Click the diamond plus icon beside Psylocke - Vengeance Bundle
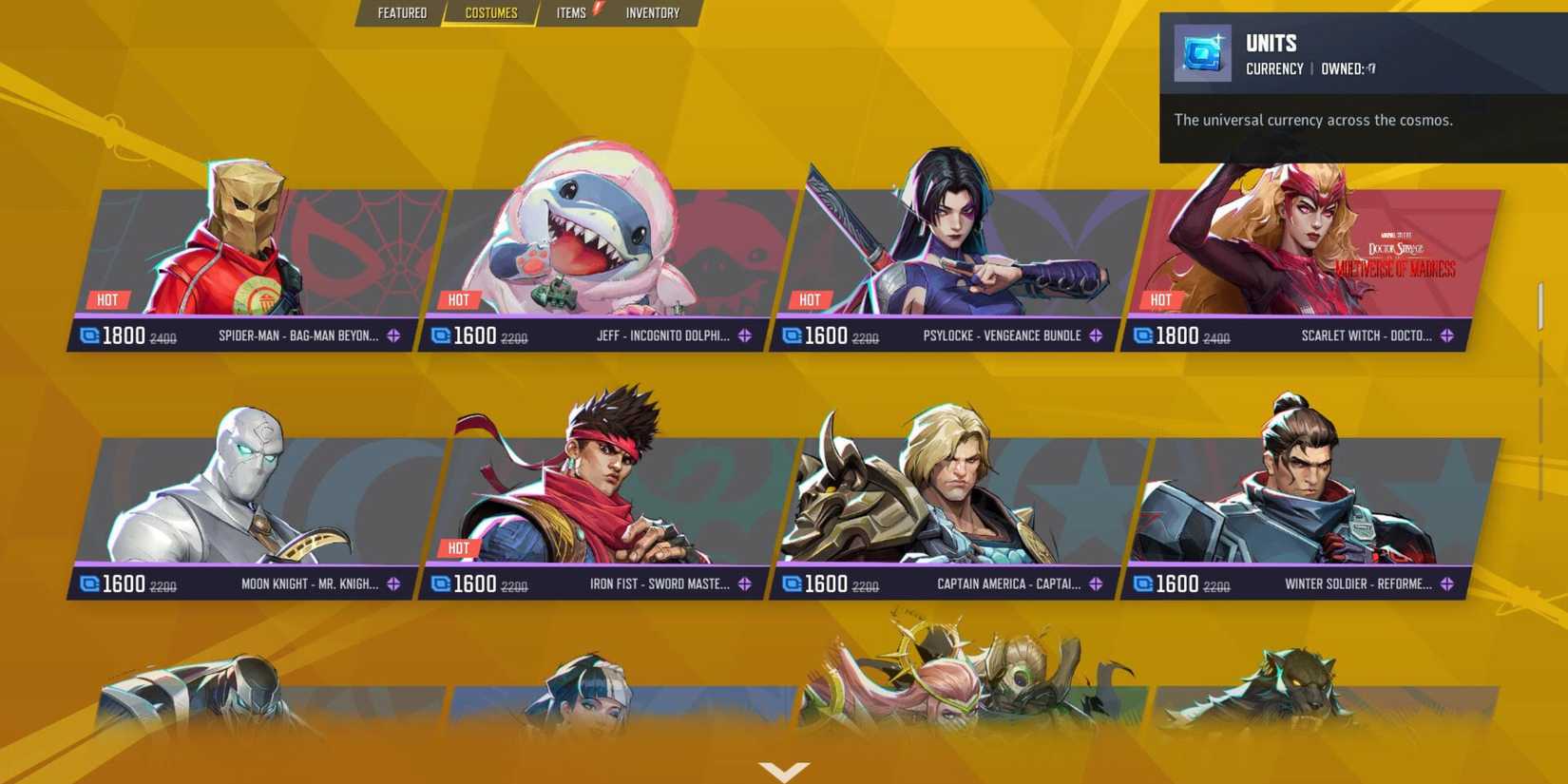The height and width of the screenshot is (784, 1568). click(x=1095, y=335)
